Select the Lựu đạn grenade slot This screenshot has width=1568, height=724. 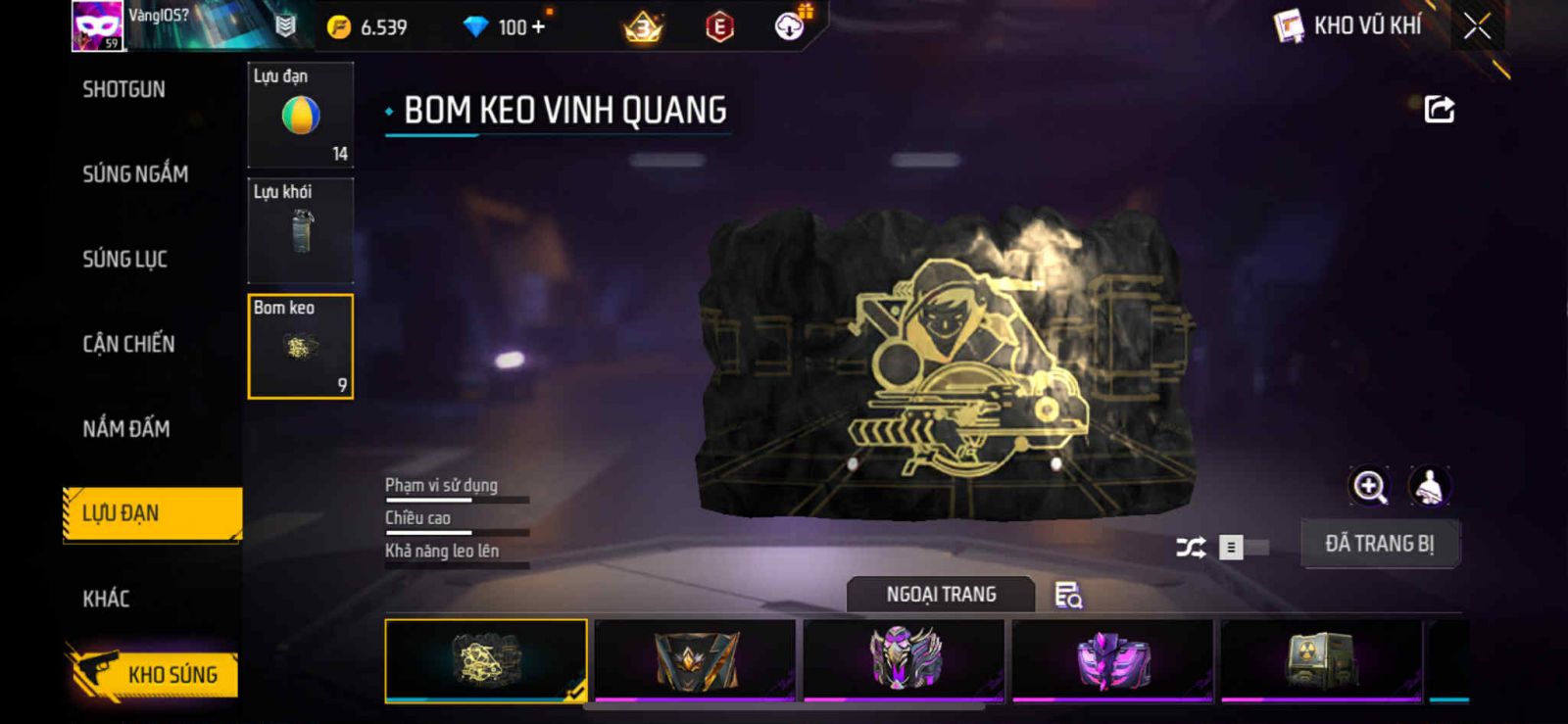pyautogui.click(x=300, y=115)
